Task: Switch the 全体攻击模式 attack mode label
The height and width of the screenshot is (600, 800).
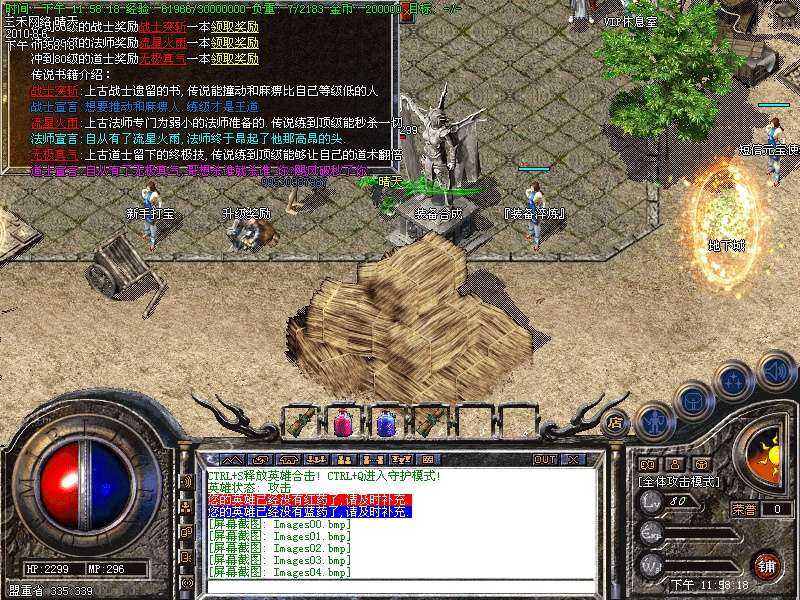Action: pyautogui.click(x=679, y=481)
